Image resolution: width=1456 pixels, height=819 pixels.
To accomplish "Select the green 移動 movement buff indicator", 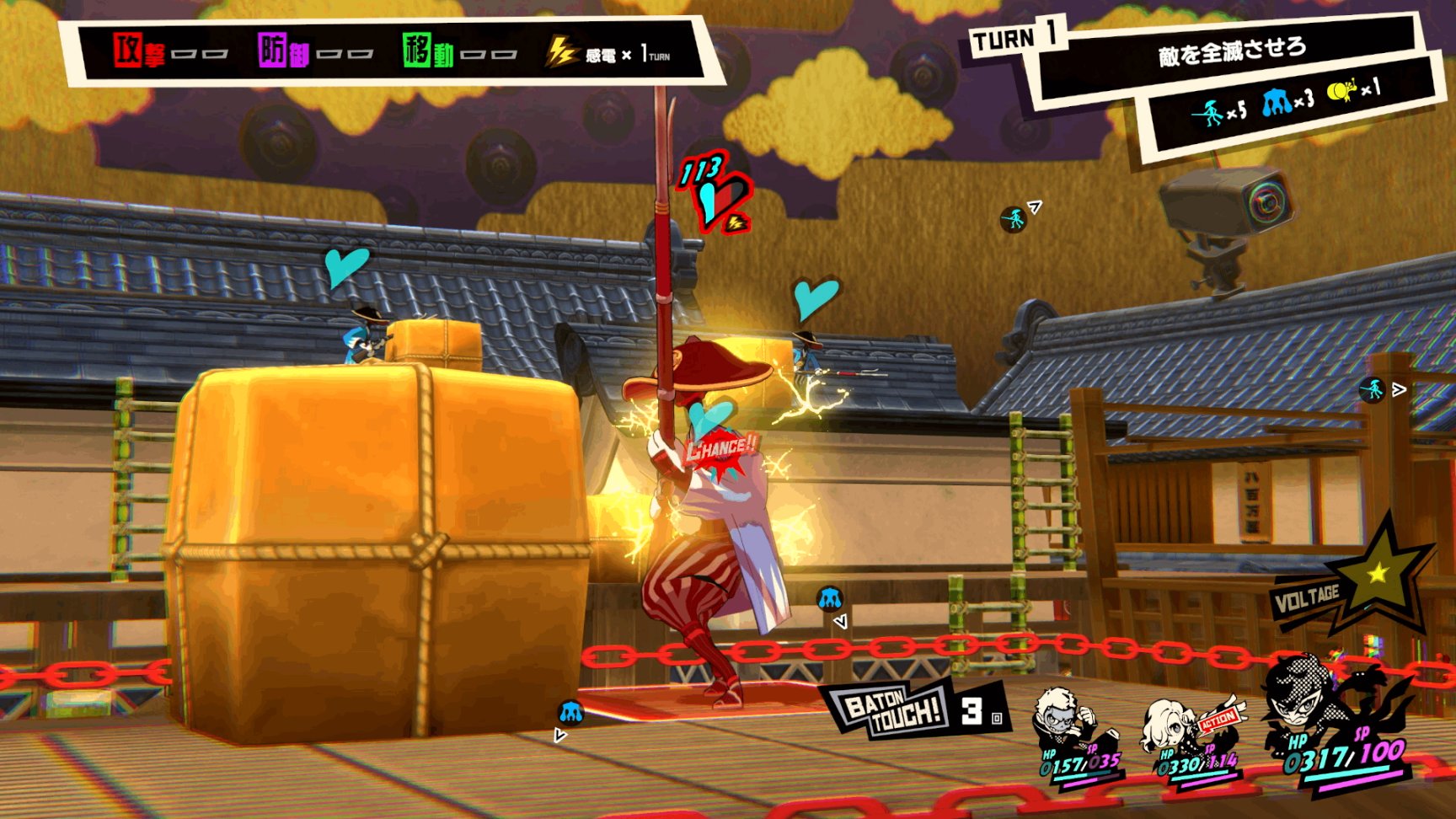I will click(x=428, y=52).
